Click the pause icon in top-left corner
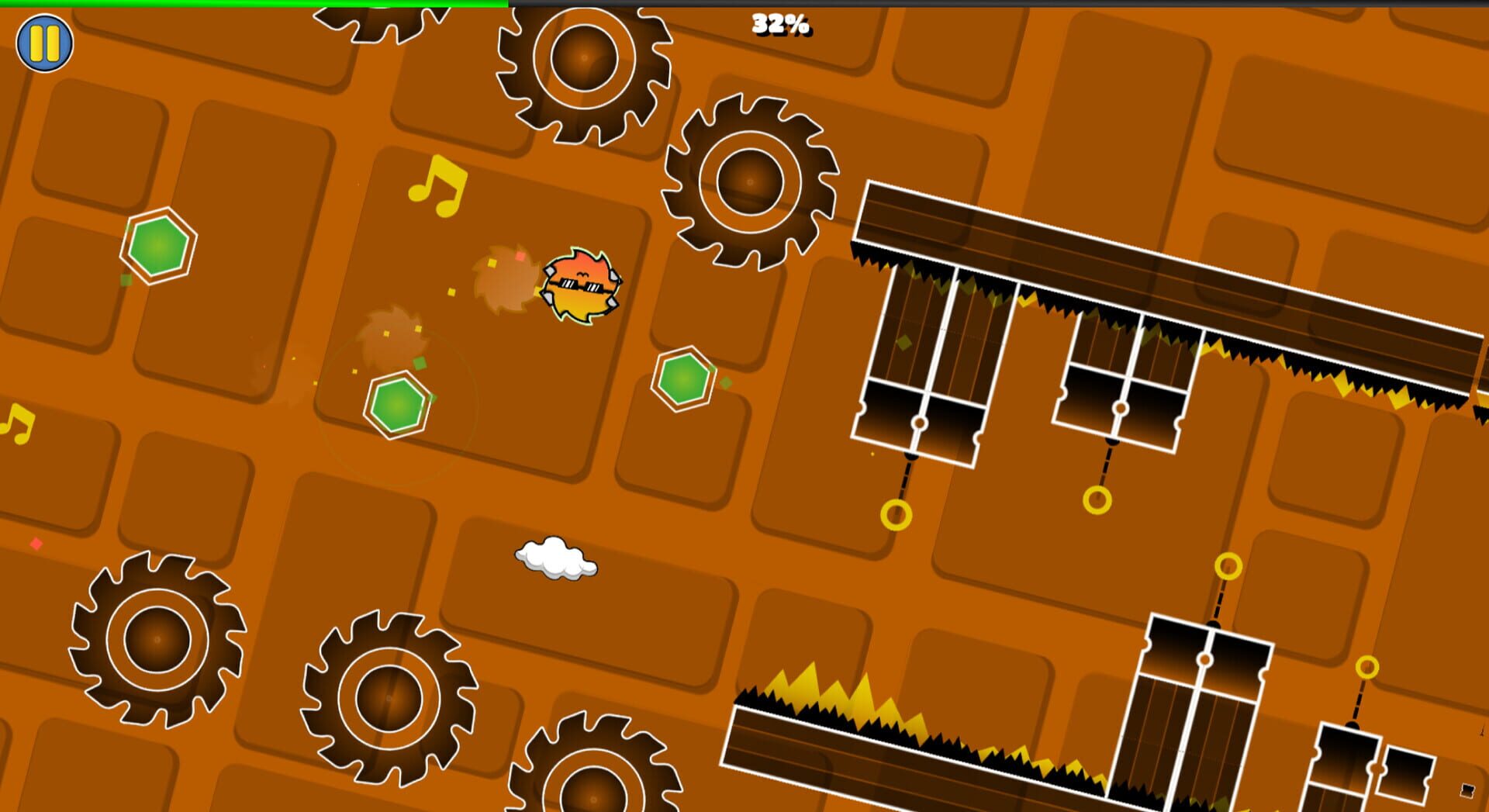 coord(43,43)
